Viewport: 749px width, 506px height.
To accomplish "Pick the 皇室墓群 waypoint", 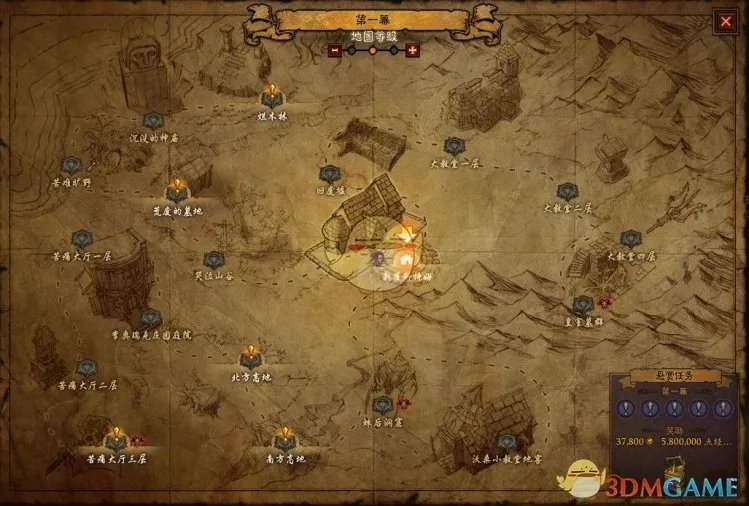I will coord(582,304).
